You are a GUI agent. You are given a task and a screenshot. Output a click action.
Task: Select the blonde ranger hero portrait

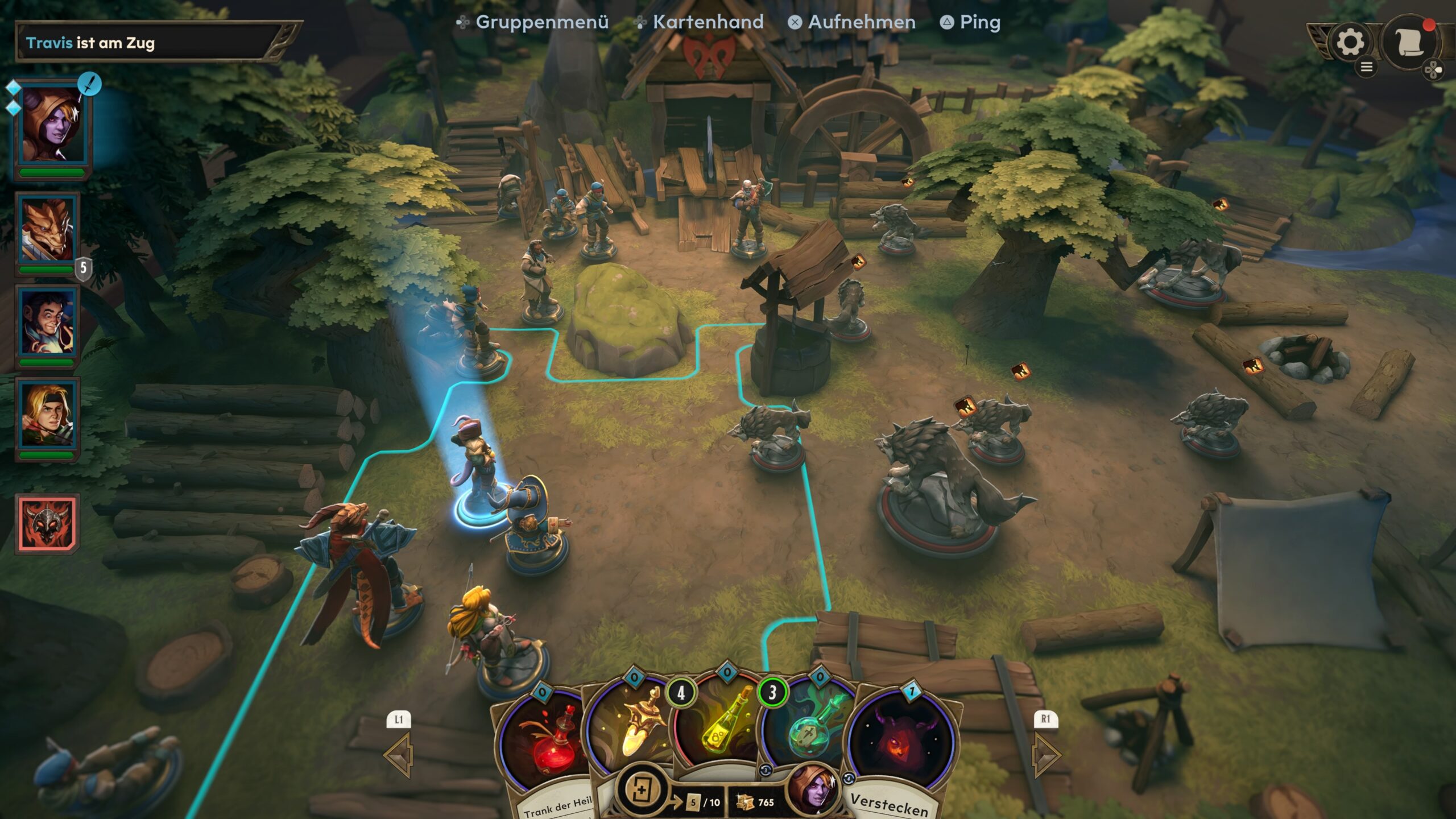(47, 416)
